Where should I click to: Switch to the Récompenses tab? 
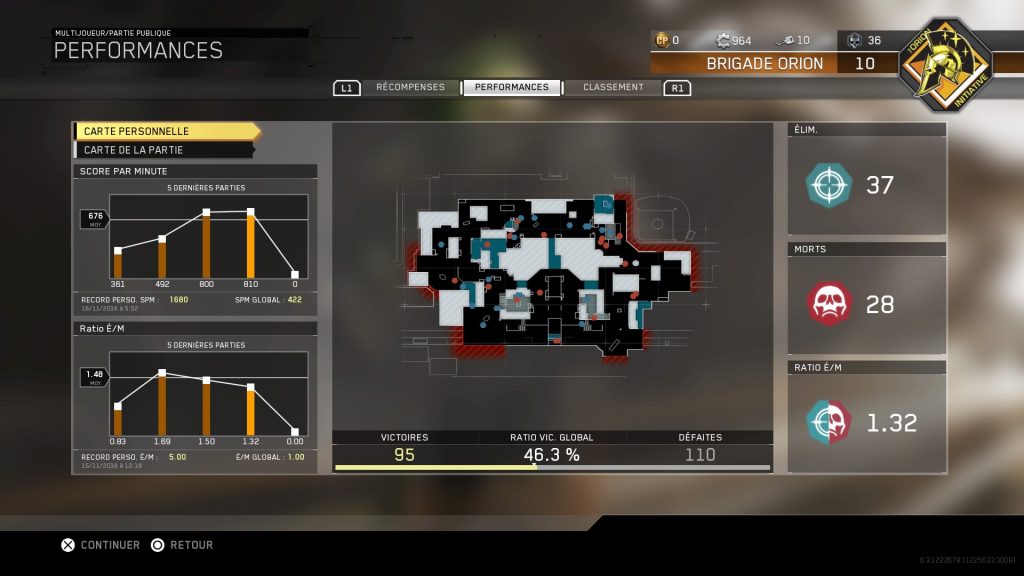click(x=410, y=87)
